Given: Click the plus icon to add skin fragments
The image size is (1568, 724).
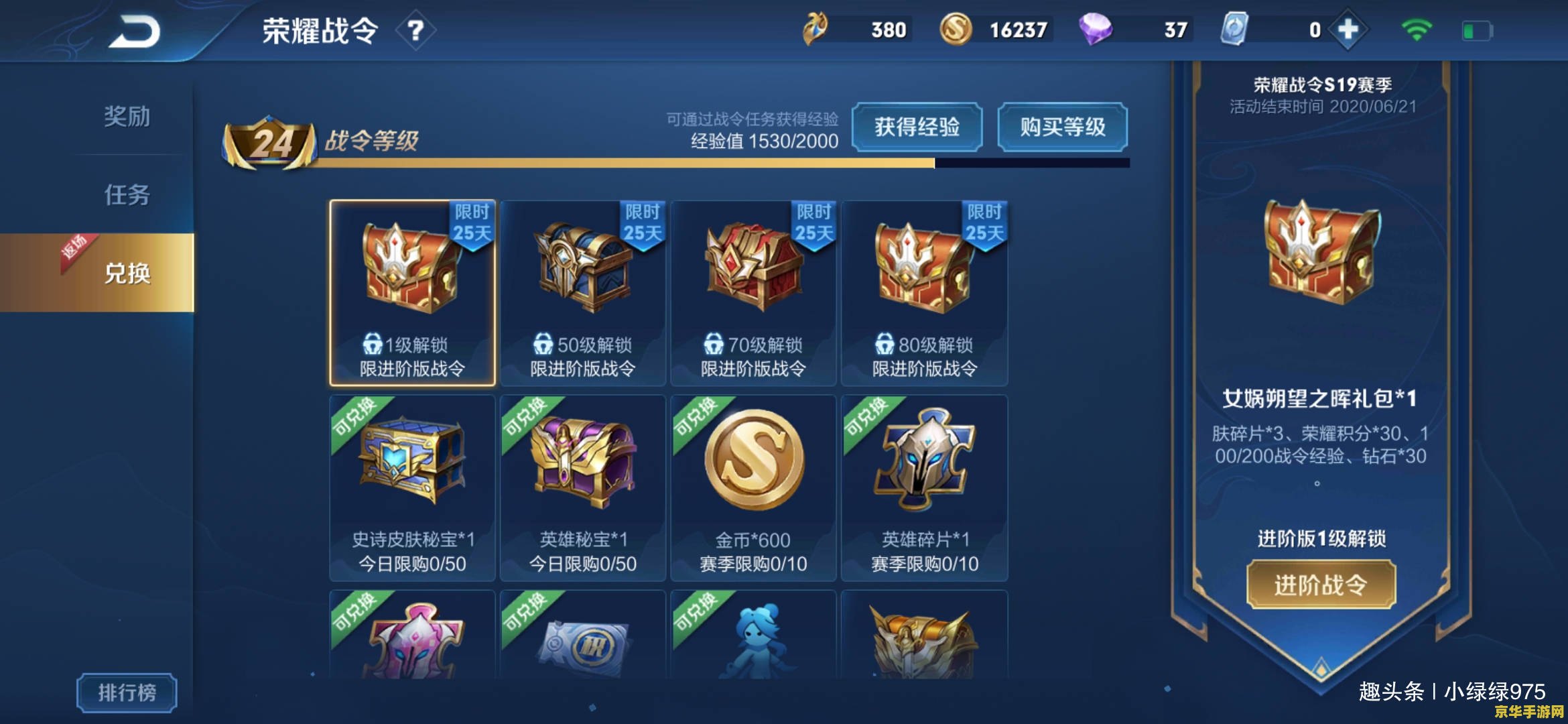Looking at the screenshot, I should coord(1348,29).
